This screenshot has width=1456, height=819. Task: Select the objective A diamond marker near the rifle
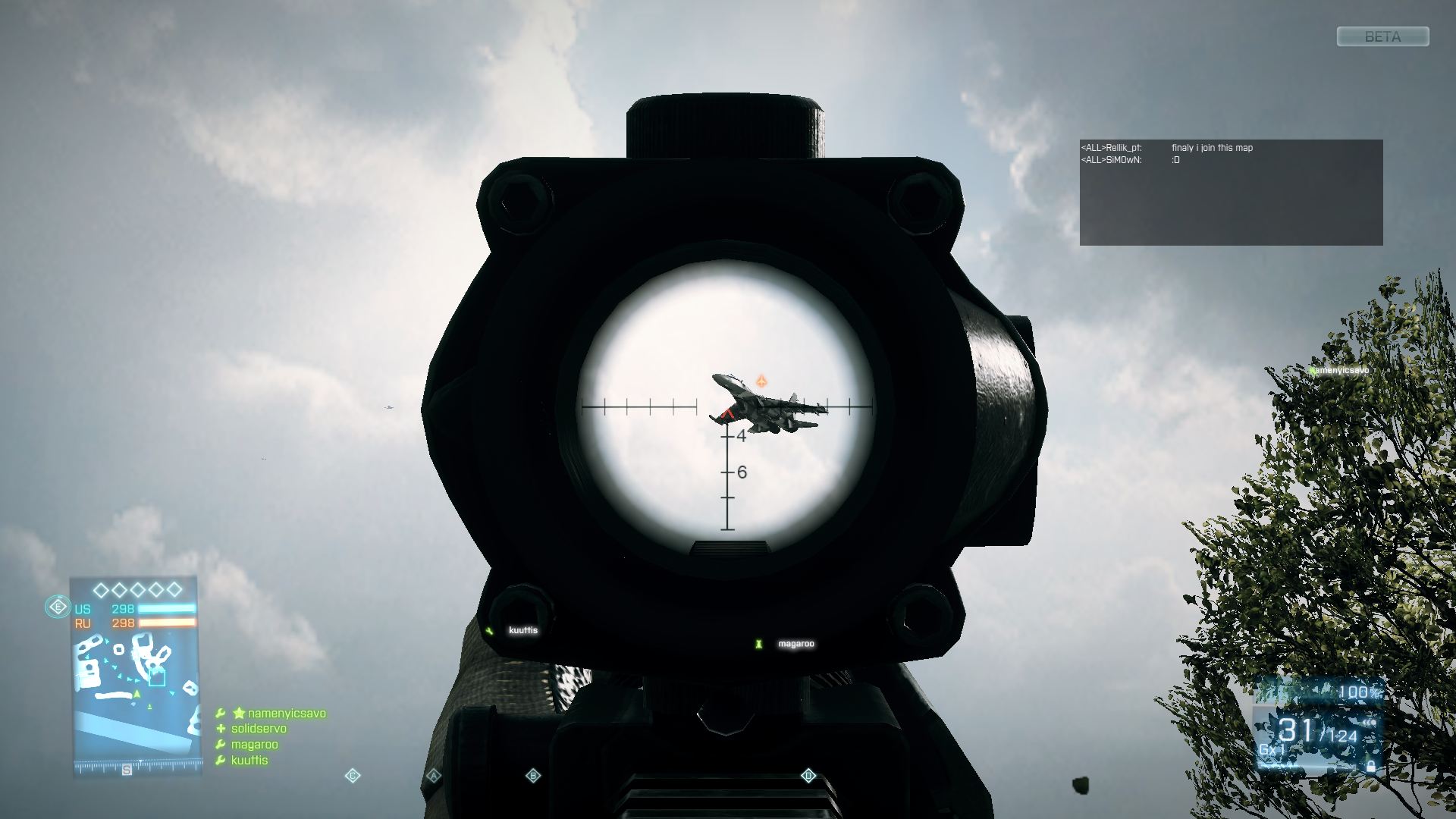[433, 774]
